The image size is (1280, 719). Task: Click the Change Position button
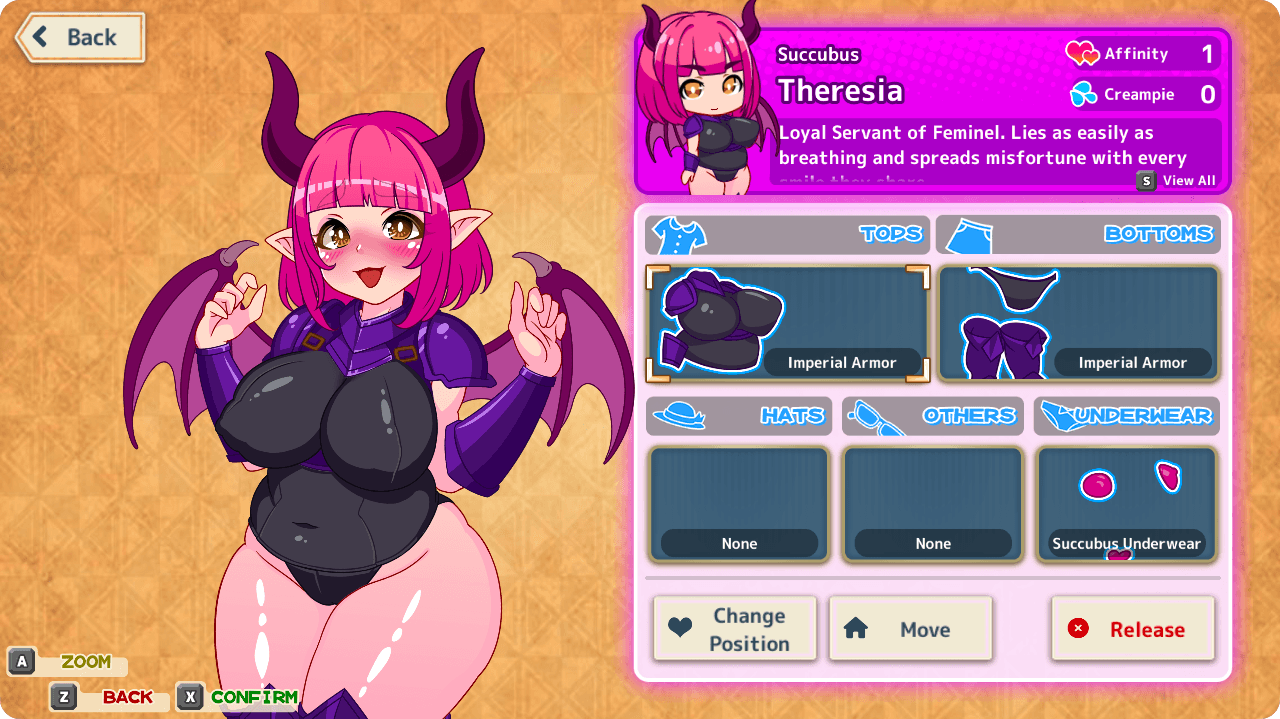click(735, 629)
